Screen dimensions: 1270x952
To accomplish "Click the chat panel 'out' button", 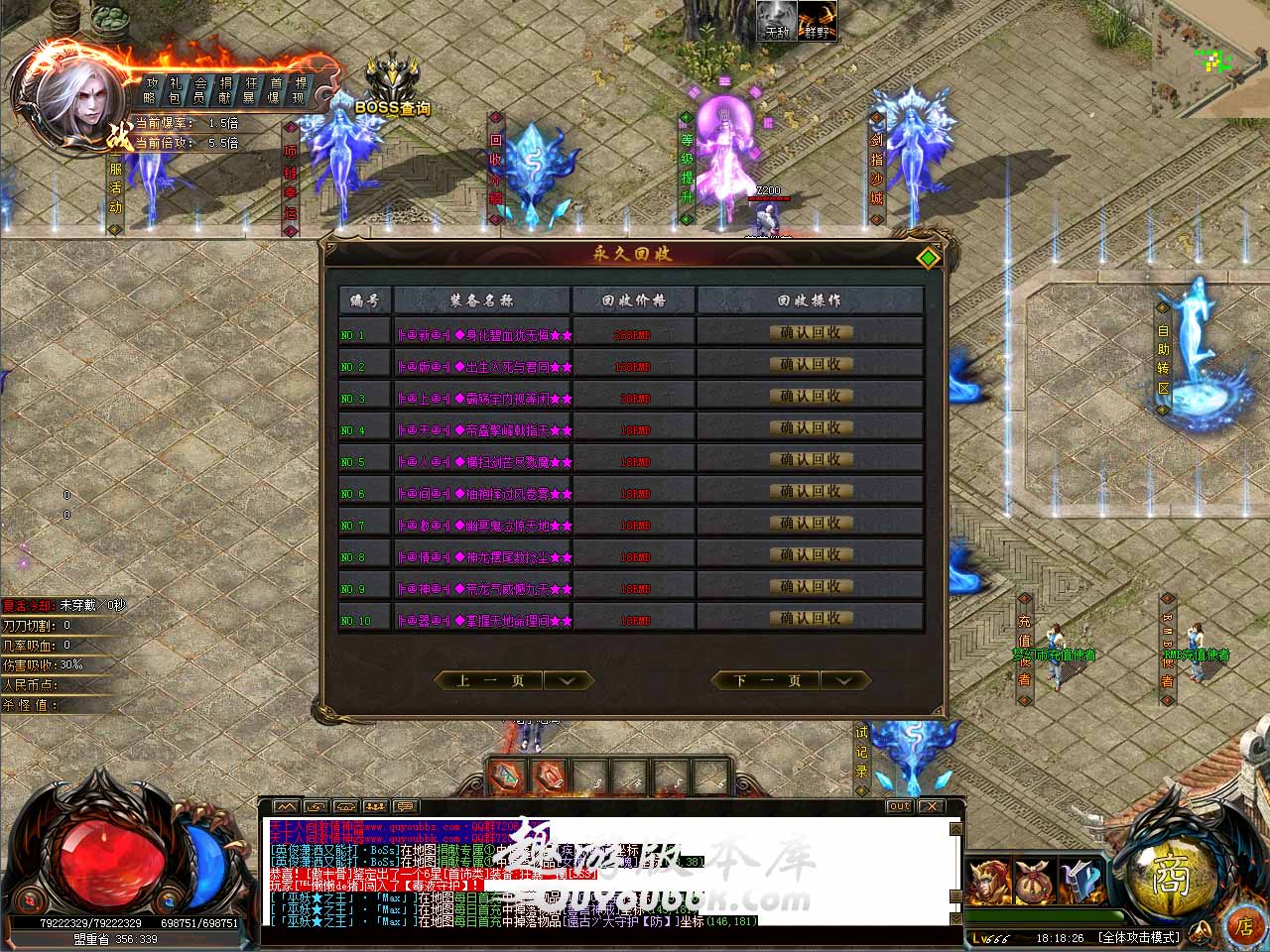I will point(899,806).
